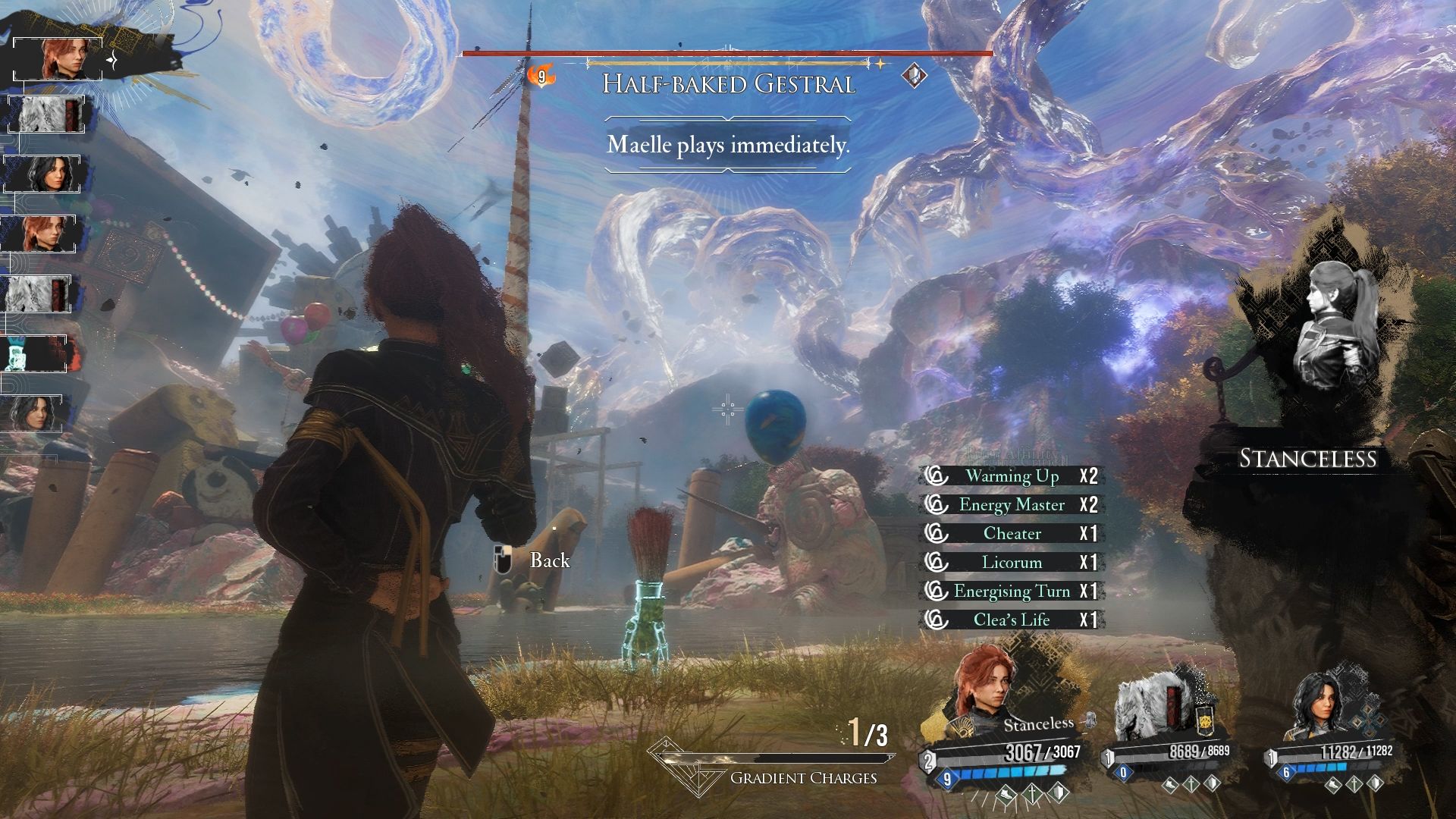Click the shield icon right of the enemy name
The height and width of the screenshot is (819, 1456).
point(914,75)
